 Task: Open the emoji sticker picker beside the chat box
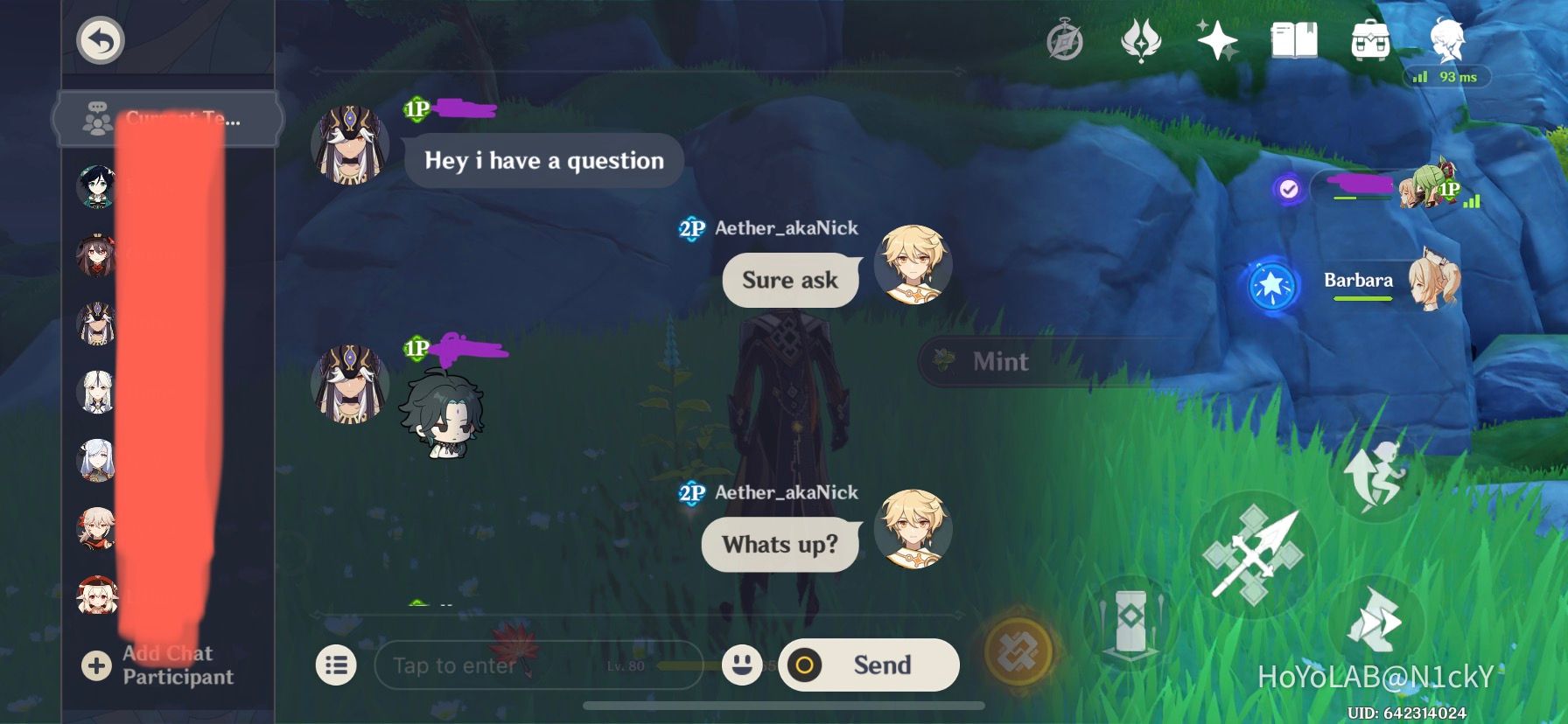(740, 665)
